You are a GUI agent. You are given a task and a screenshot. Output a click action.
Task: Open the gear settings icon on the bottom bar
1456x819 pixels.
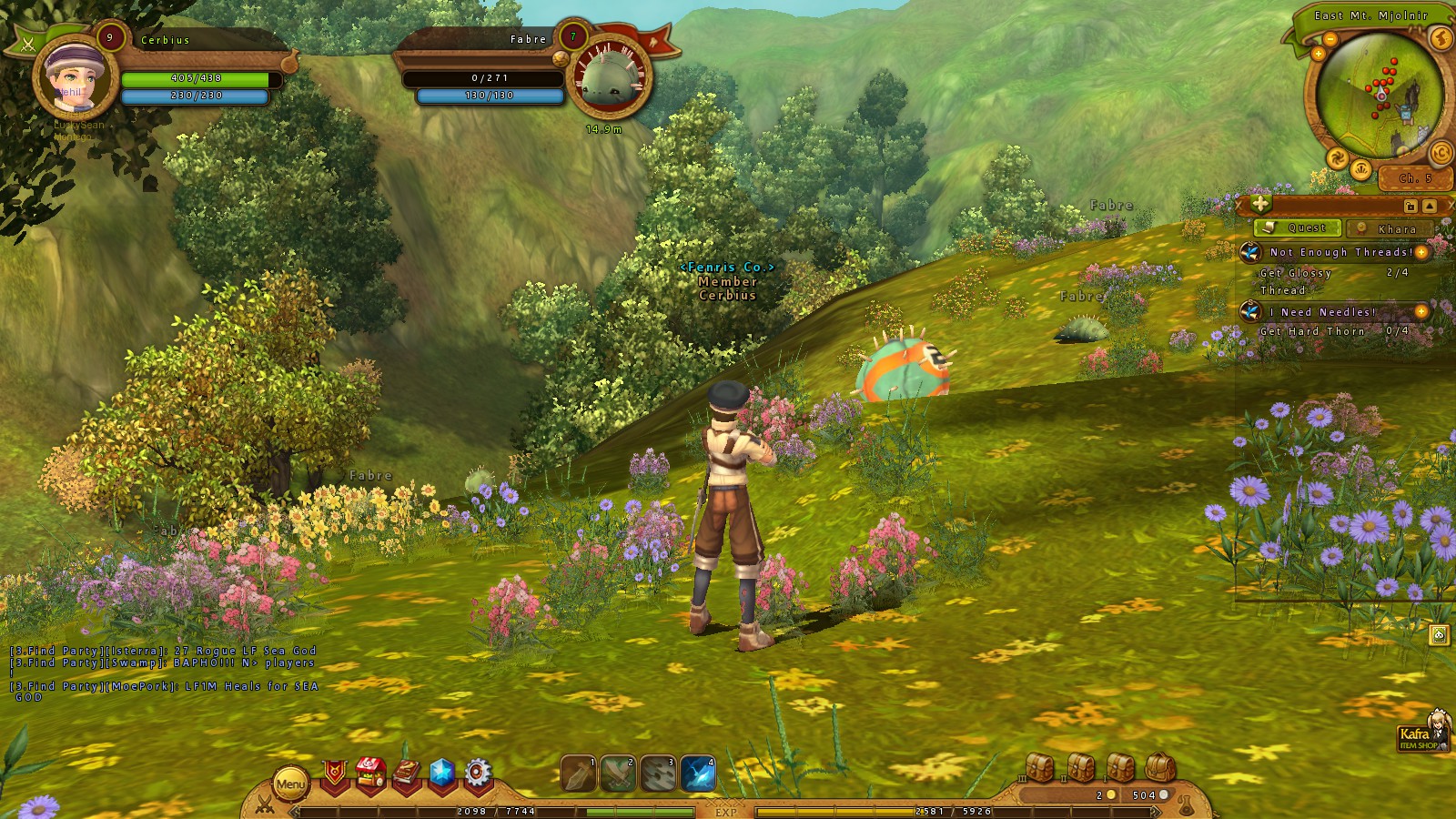476,773
